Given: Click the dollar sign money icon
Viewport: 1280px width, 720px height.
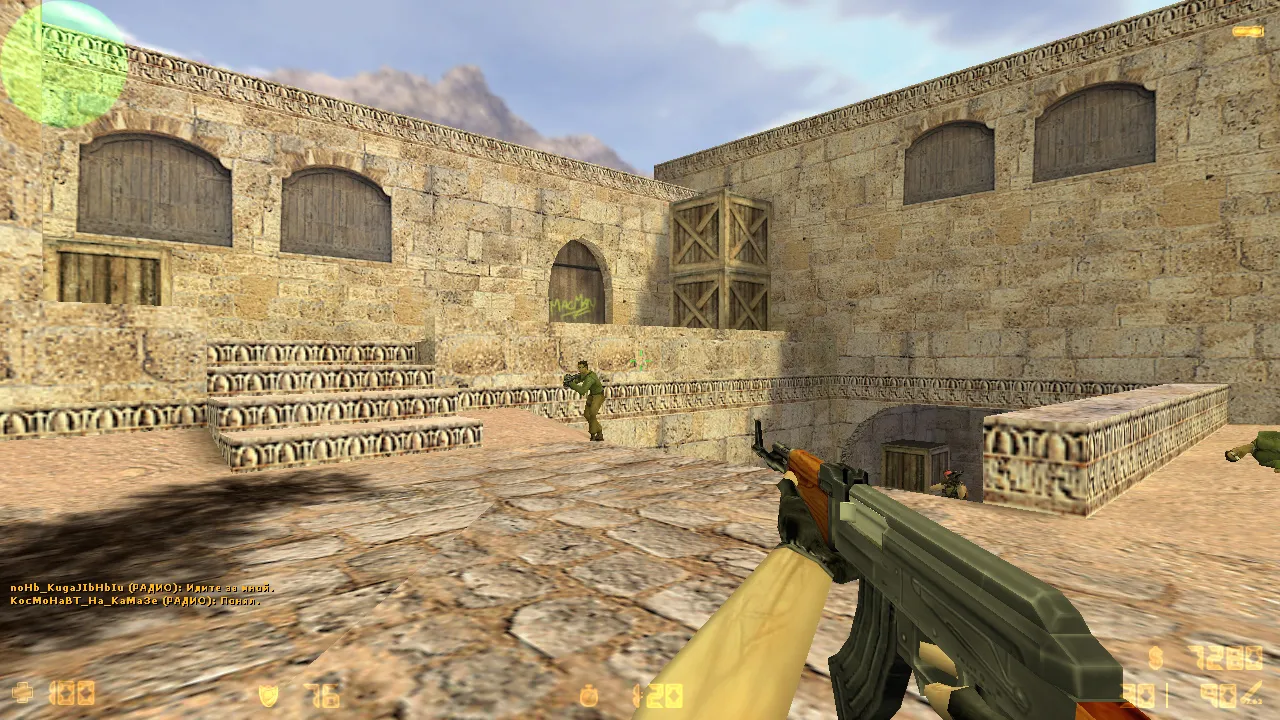Looking at the screenshot, I should [x=1157, y=658].
